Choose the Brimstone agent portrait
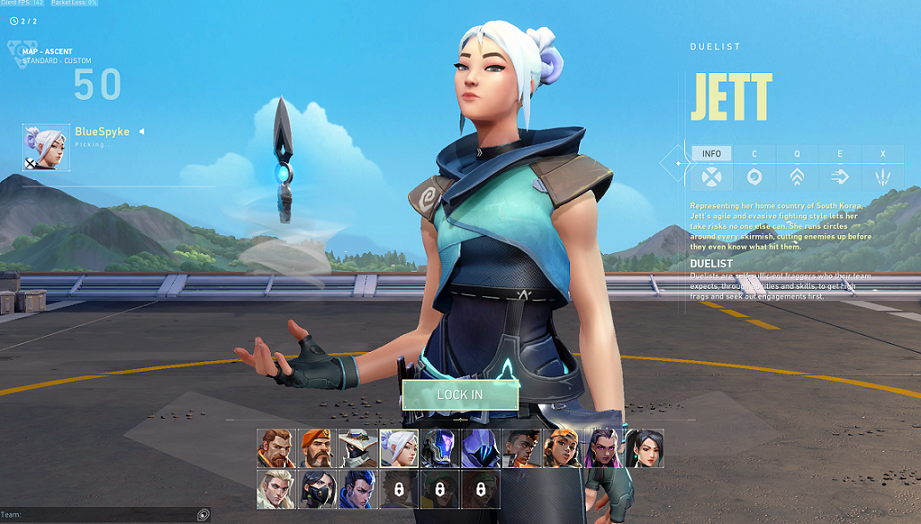 click(317, 449)
